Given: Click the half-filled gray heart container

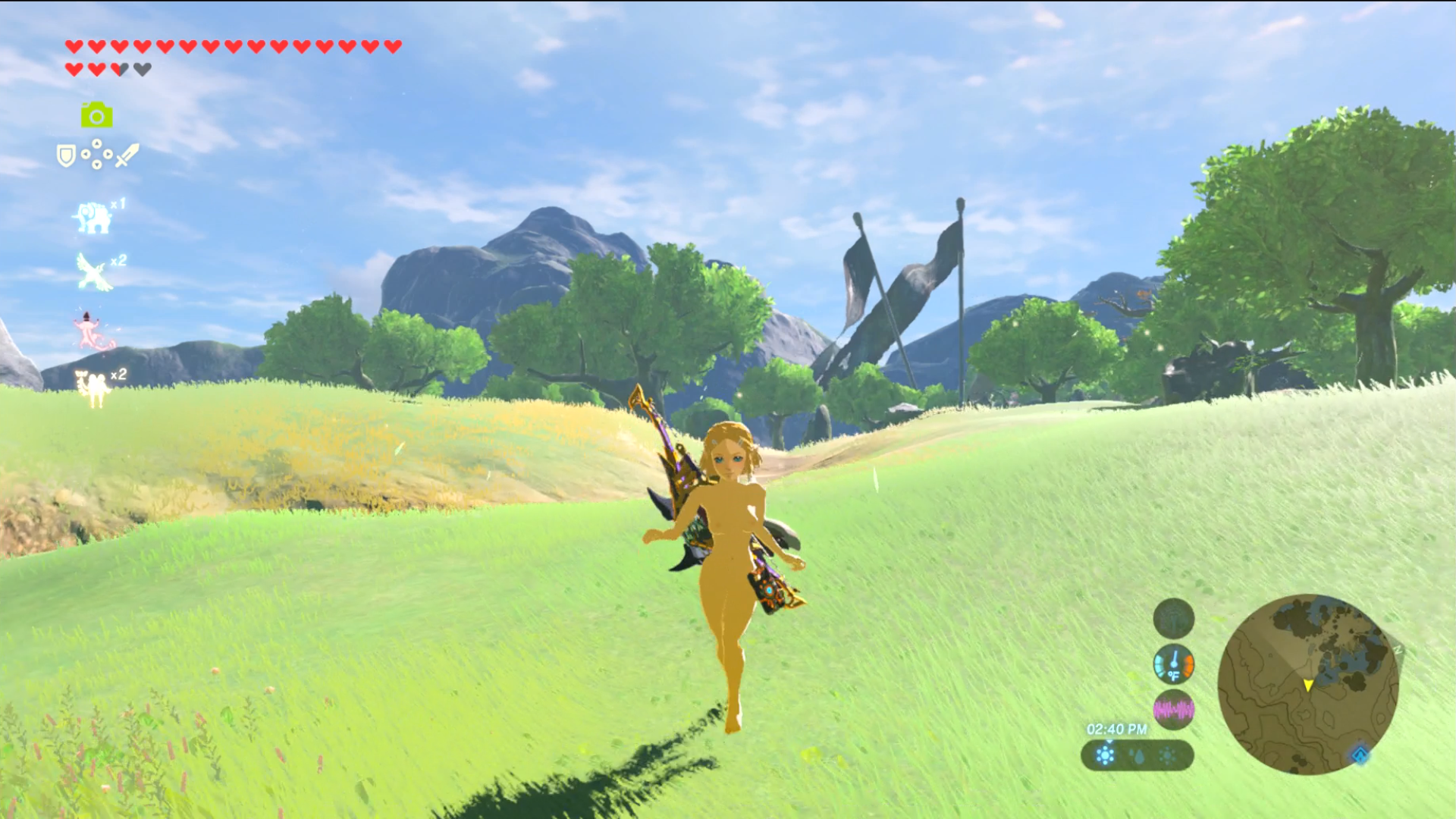Looking at the screenshot, I should click(121, 67).
